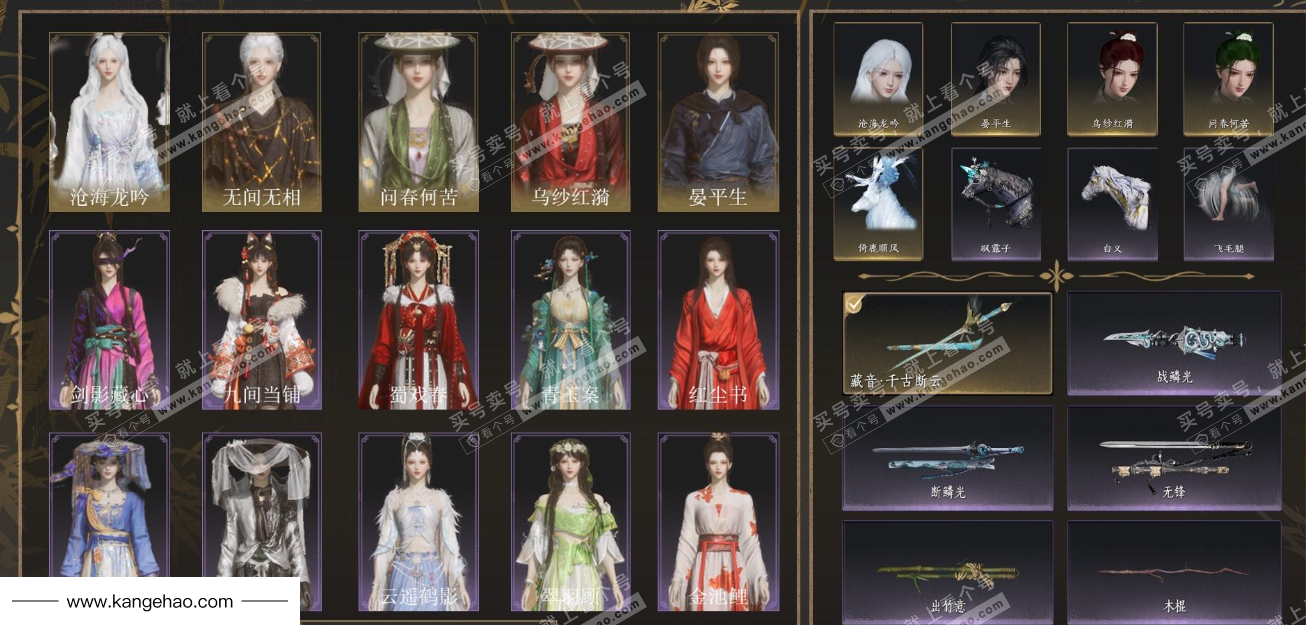Select the 乌纱红漪 red outfit card

coord(570,121)
